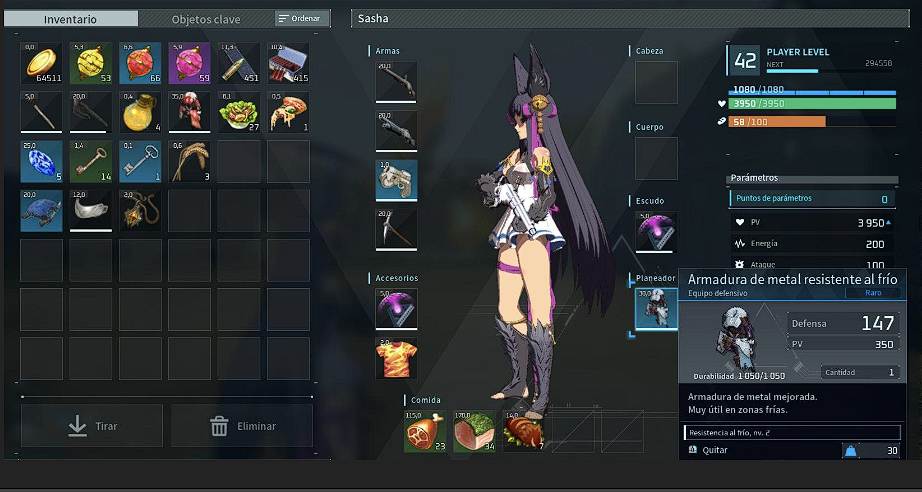Select the gold coin stack
Viewport: 922px width, 492px height.
(x=42, y=63)
